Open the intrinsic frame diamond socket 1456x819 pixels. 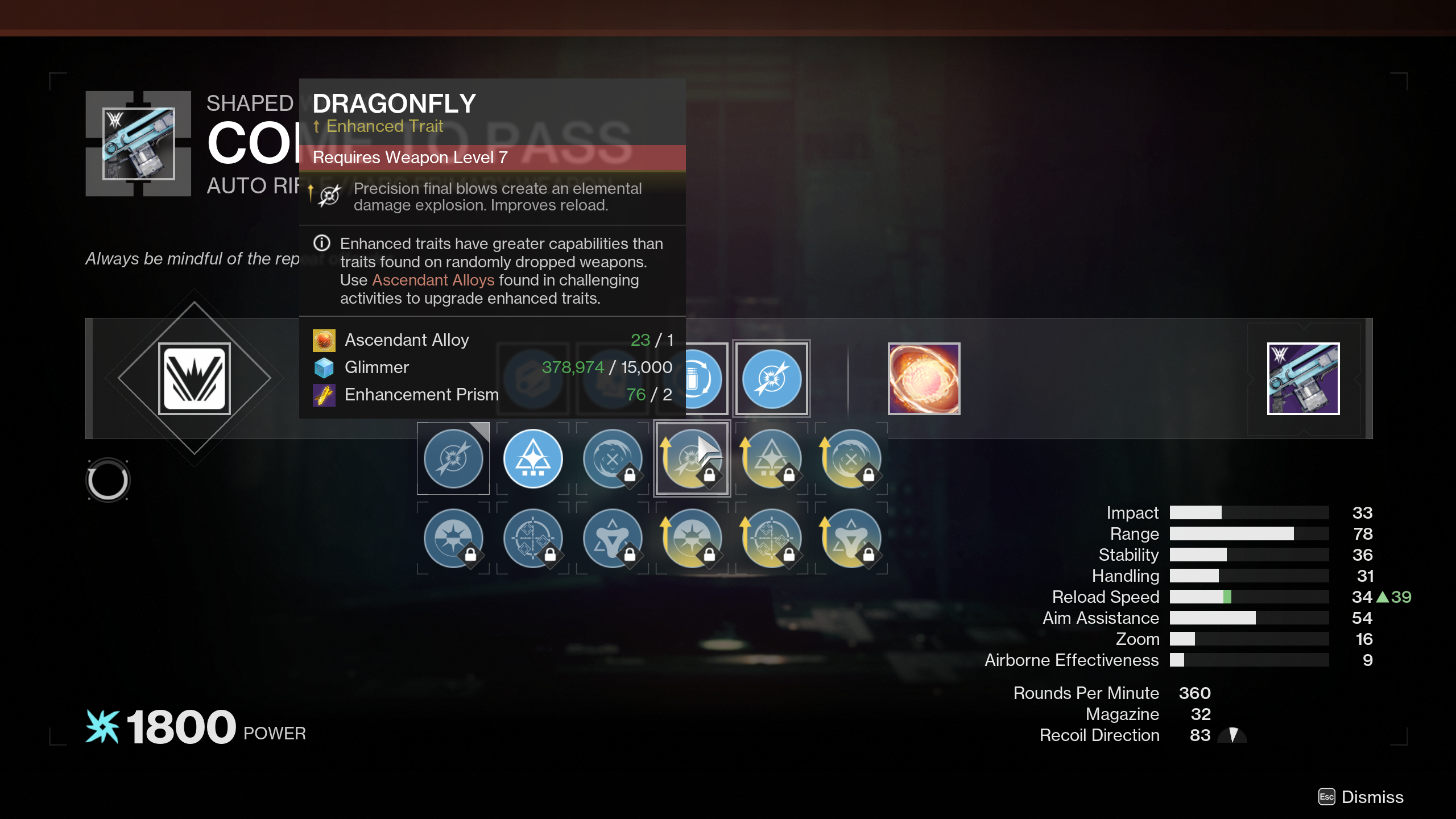click(195, 379)
